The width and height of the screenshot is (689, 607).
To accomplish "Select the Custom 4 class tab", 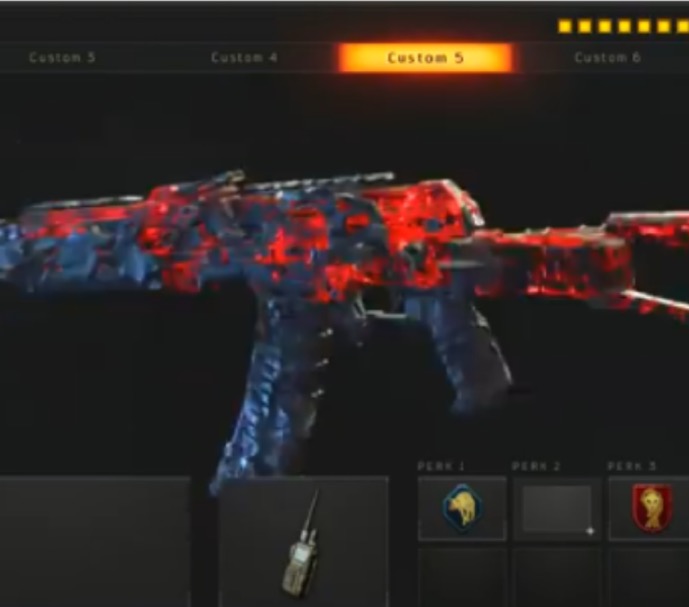I will pyautogui.click(x=244, y=58).
